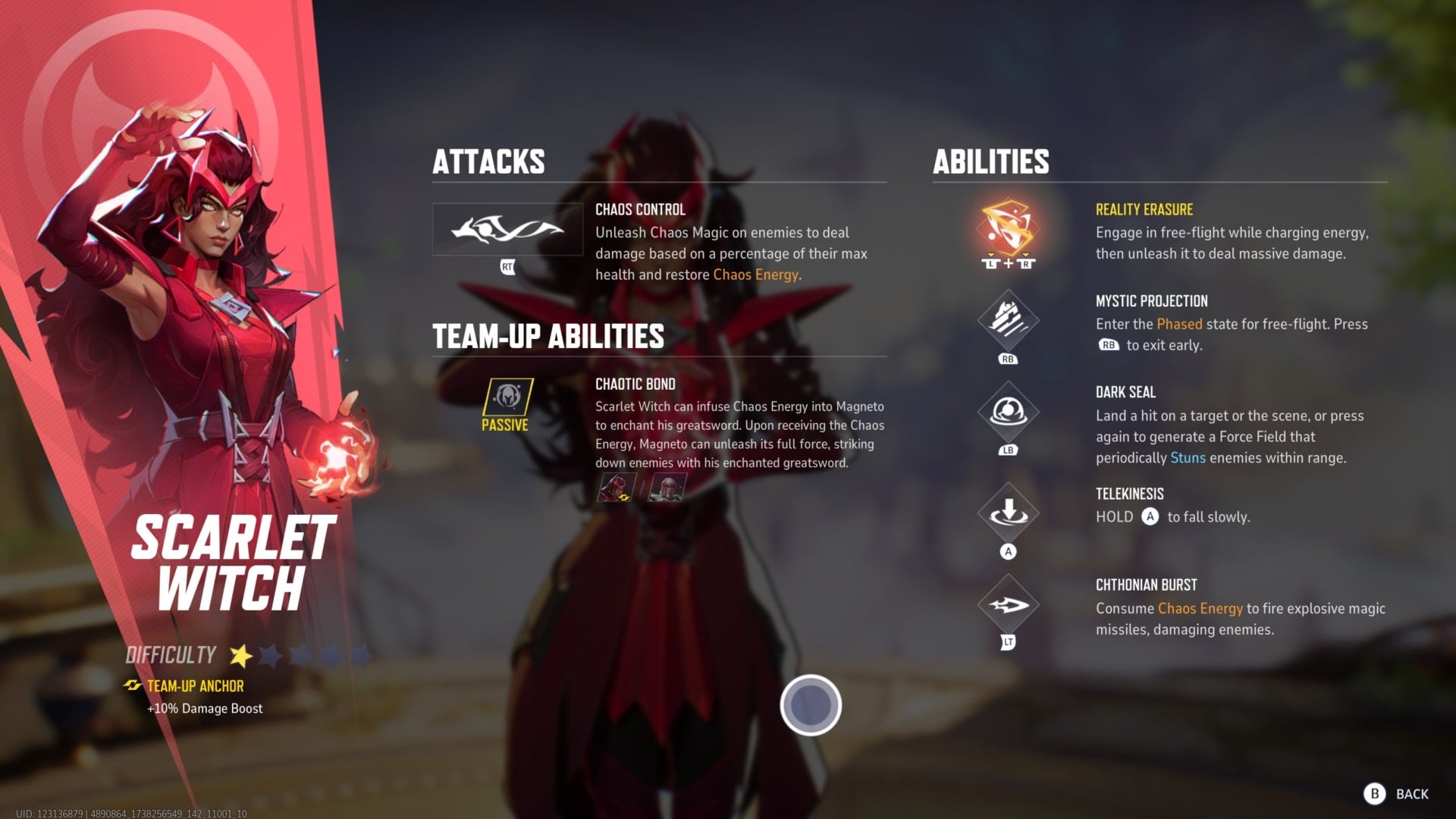The image size is (1456, 819).
Task: Click the Team-Up Anchor lightning icon
Action: 133,686
